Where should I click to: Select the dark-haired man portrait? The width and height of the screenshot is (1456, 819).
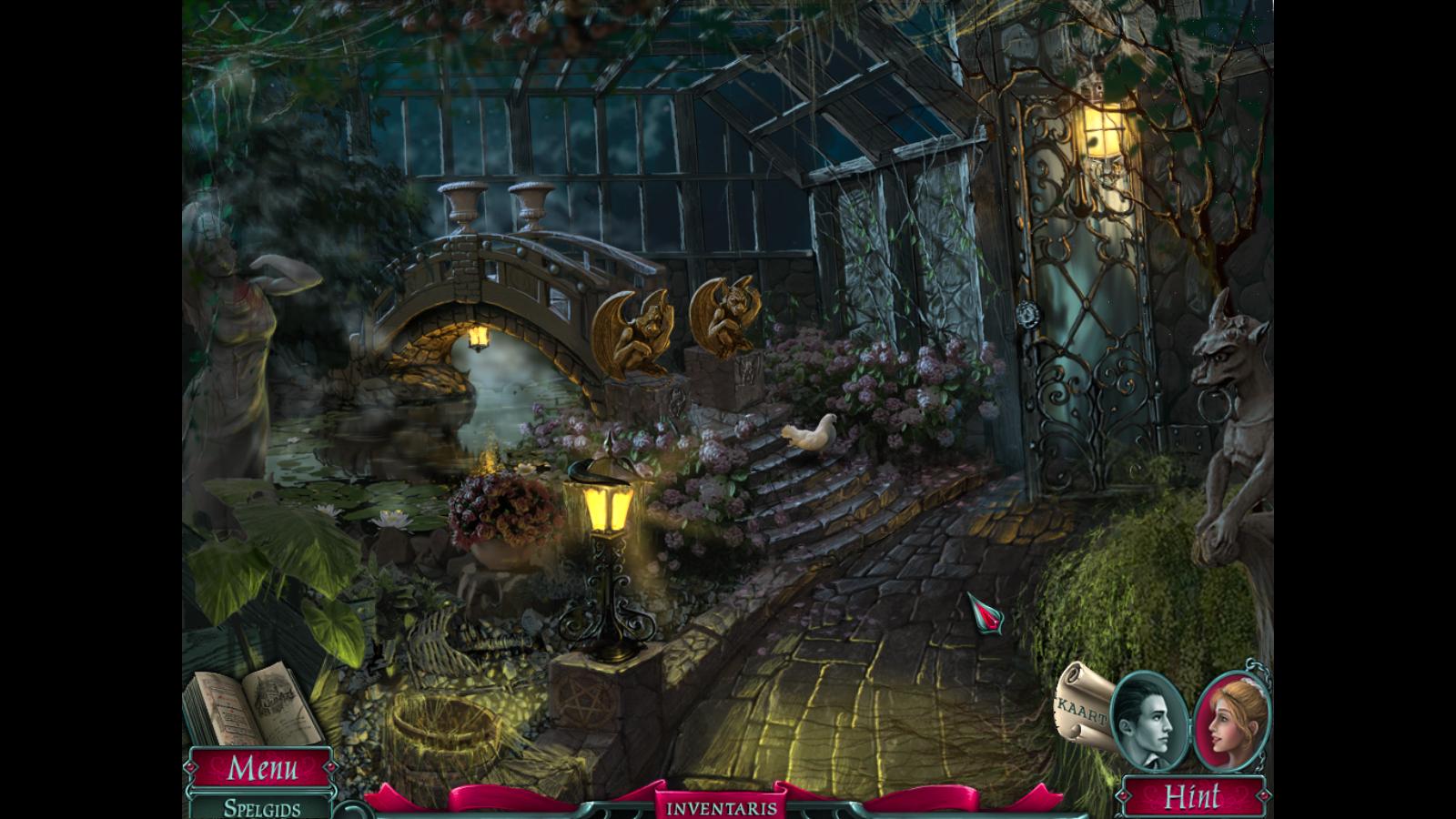point(1148,719)
